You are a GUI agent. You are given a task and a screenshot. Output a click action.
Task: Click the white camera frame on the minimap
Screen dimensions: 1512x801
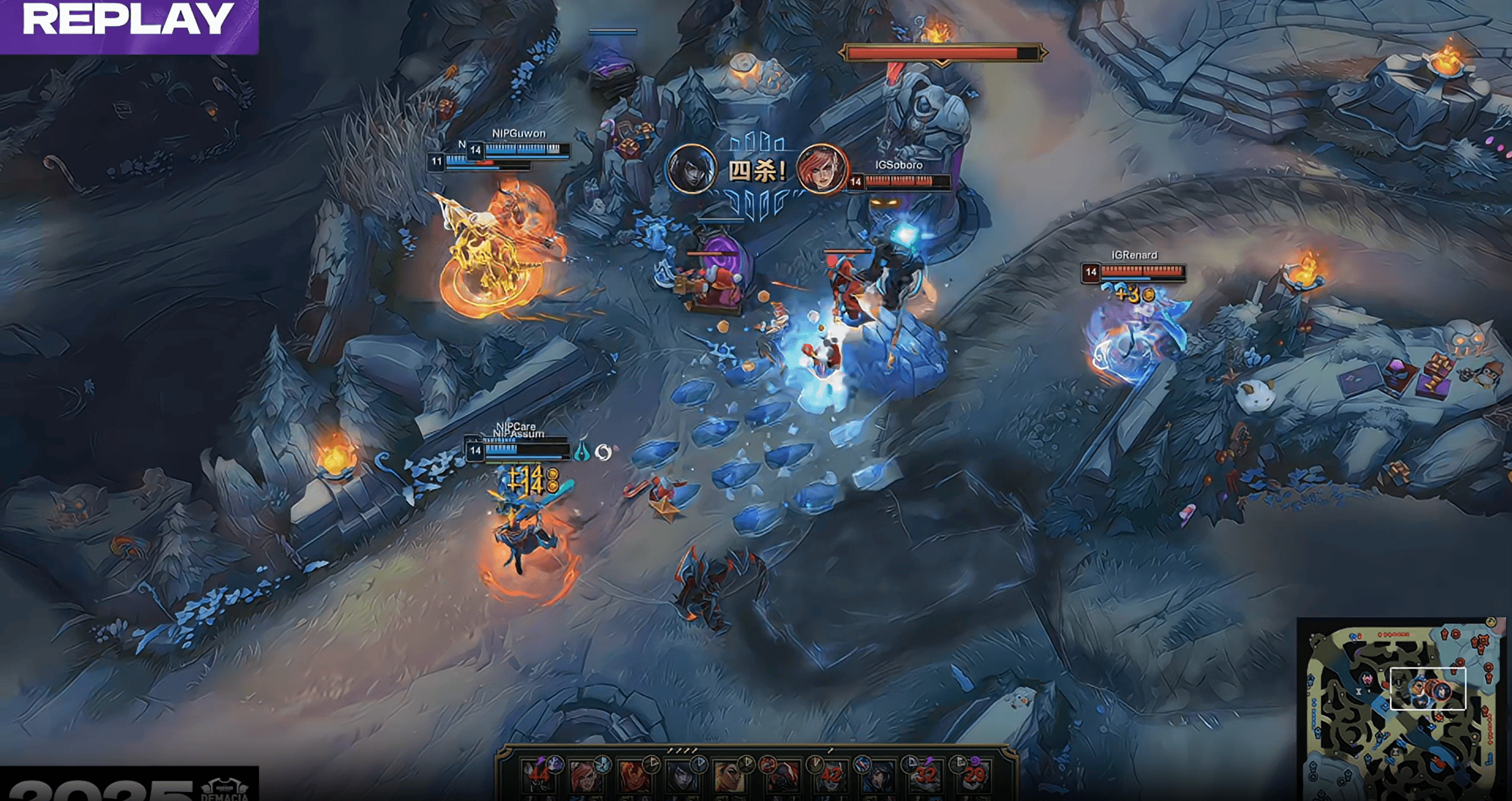[1428, 689]
